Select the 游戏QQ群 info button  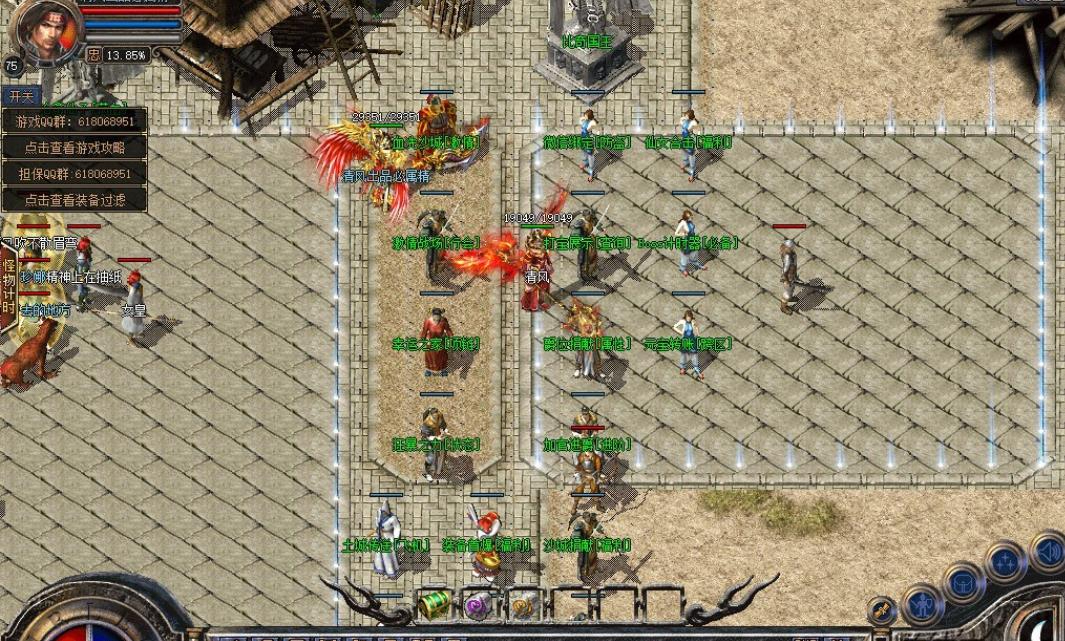(x=75, y=121)
